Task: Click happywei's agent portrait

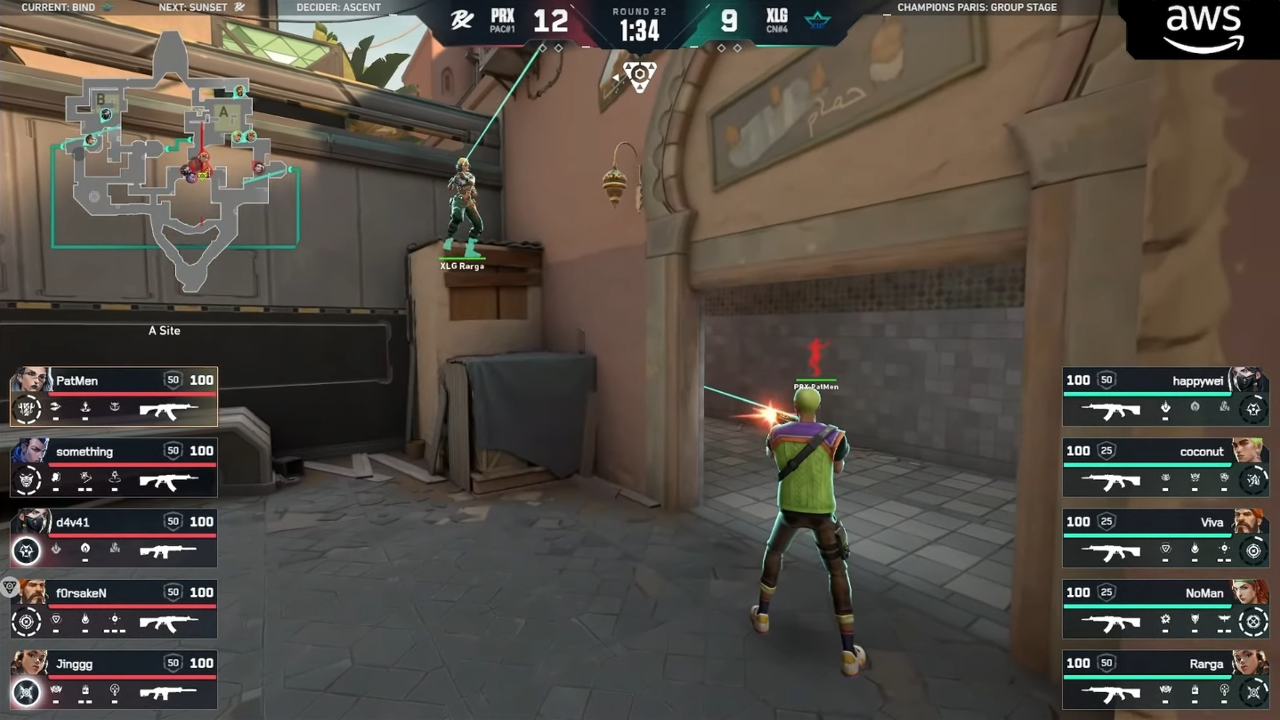Action: [x=1248, y=379]
